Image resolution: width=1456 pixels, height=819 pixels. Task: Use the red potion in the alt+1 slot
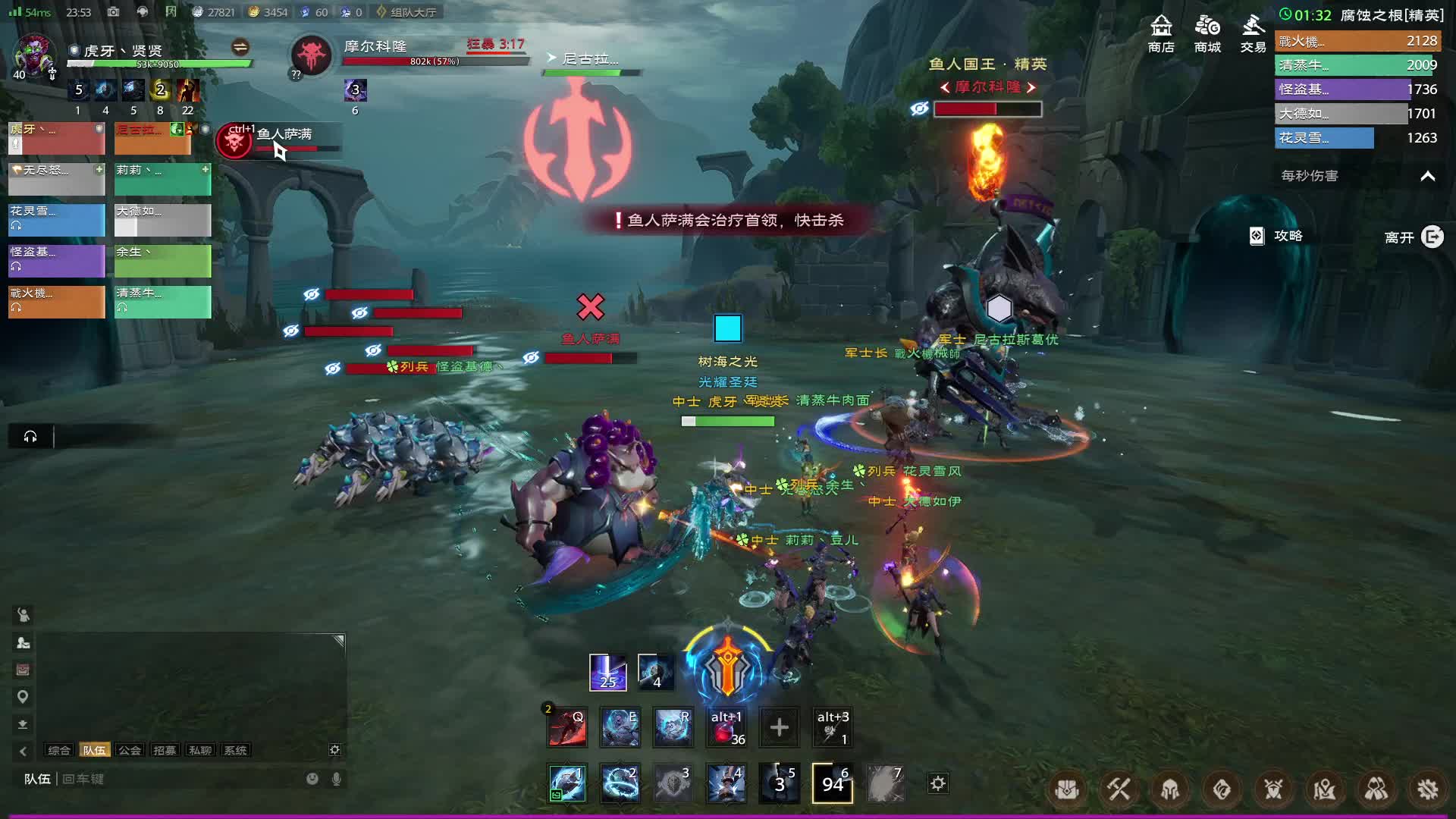726,728
